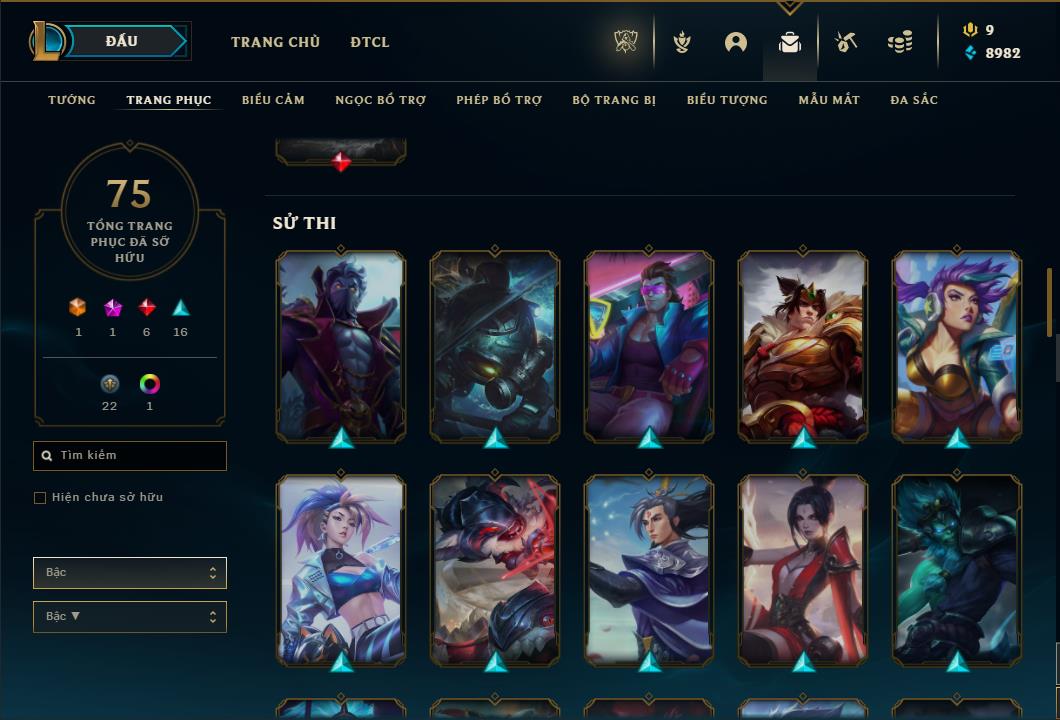Click the Tìm kiếm search field
The width and height of the screenshot is (1060, 720).
point(130,456)
